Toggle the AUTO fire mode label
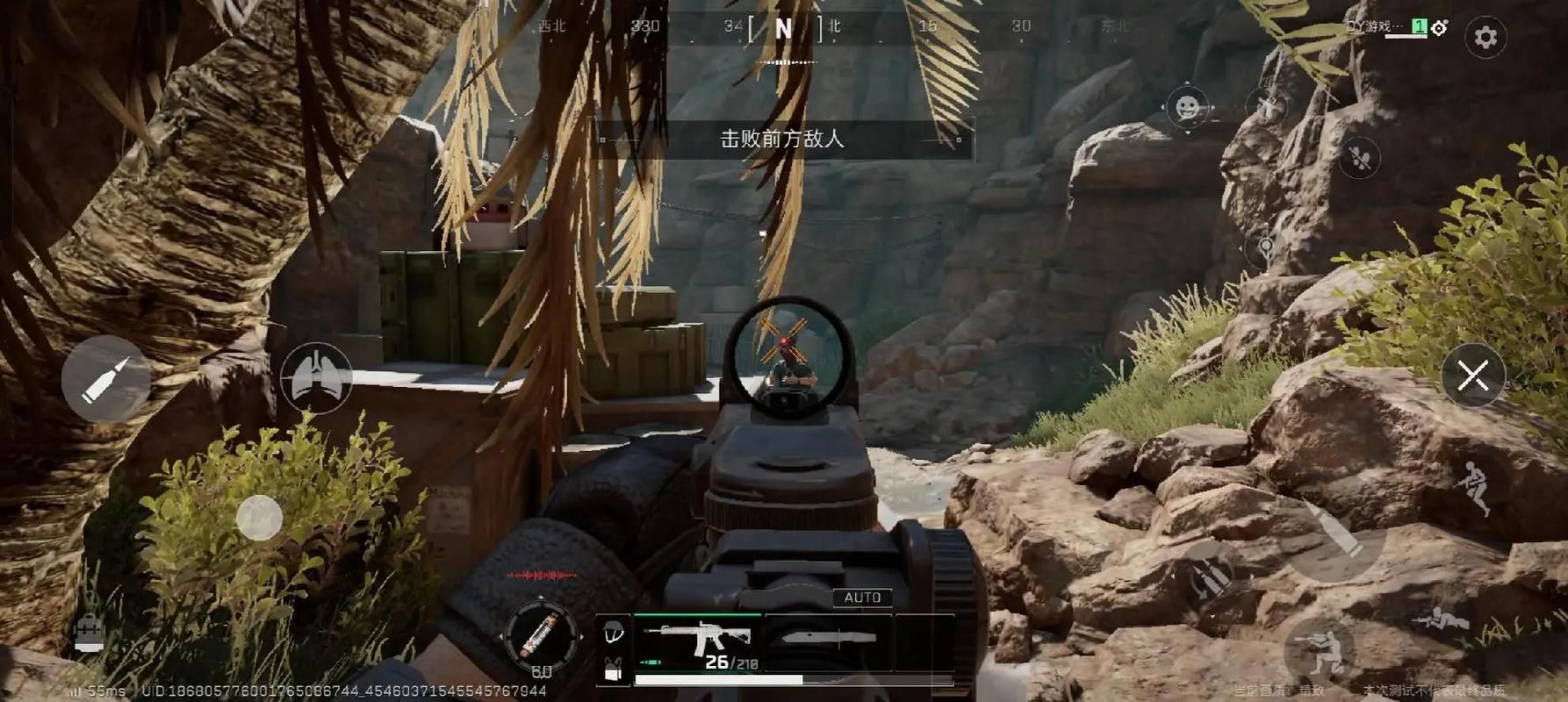Image resolution: width=1568 pixels, height=702 pixels. coord(862,598)
